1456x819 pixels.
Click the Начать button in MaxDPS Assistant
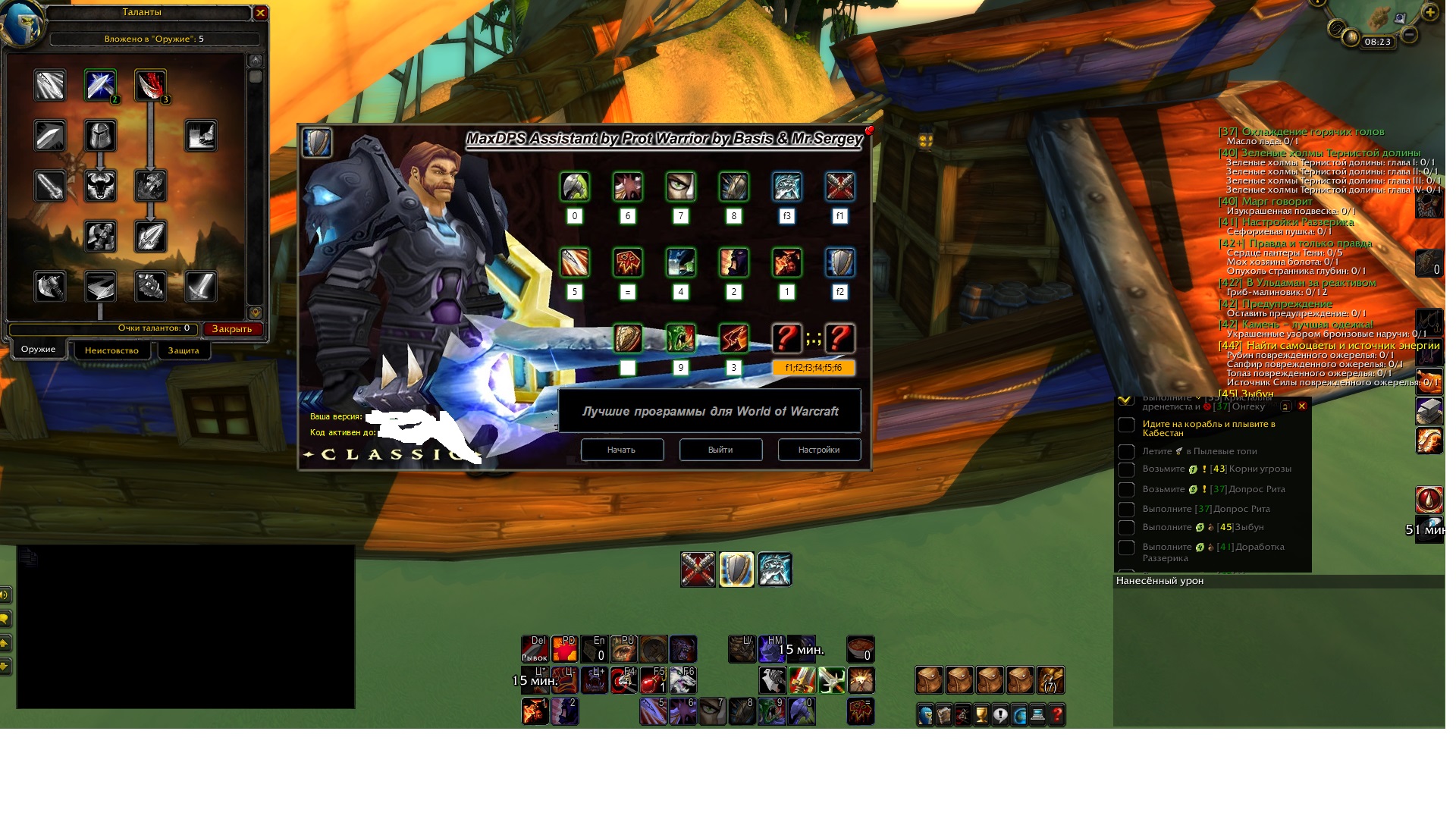pyautogui.click(x=622, y=450)
